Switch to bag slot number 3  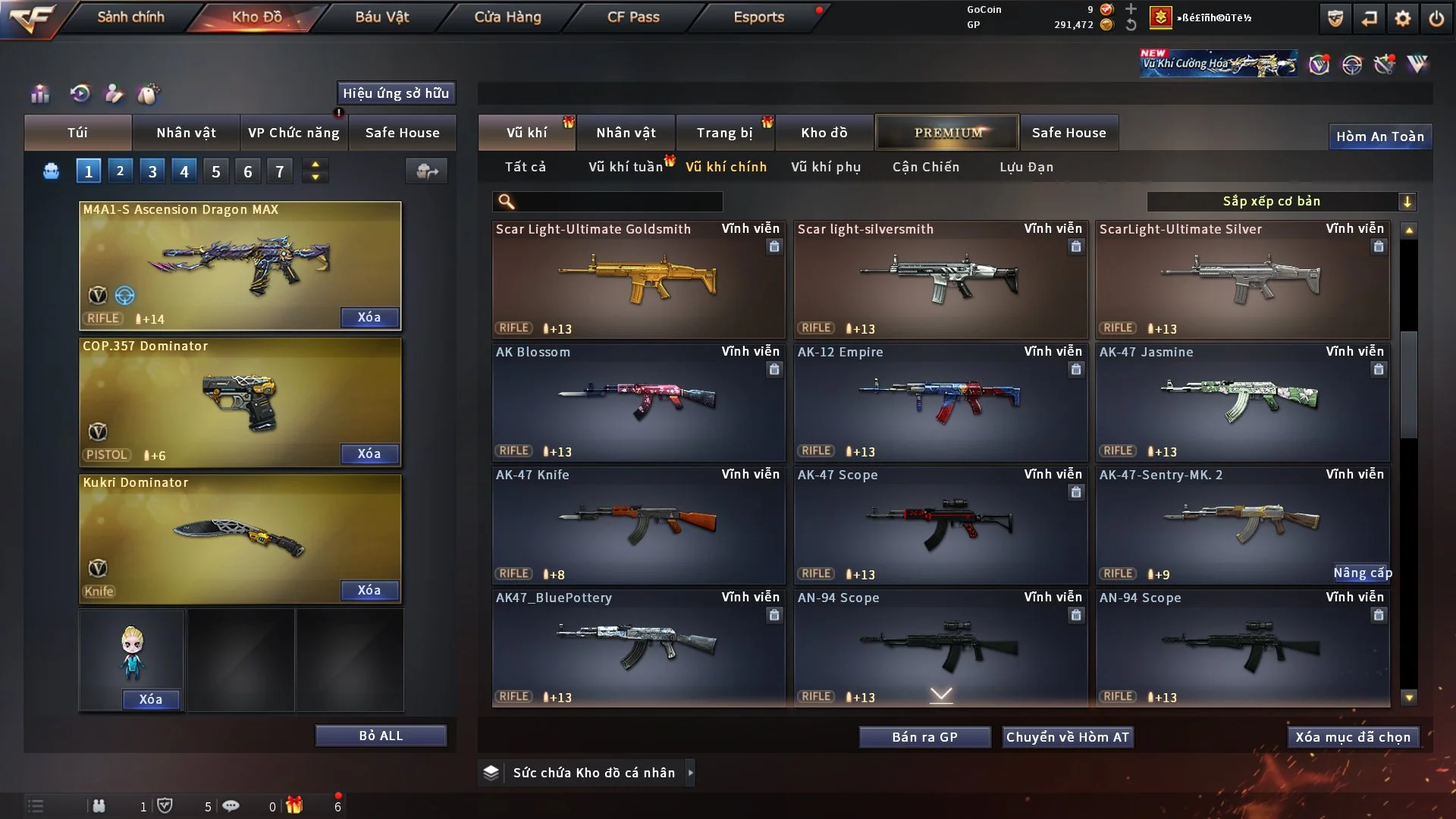tap(152, 171)
